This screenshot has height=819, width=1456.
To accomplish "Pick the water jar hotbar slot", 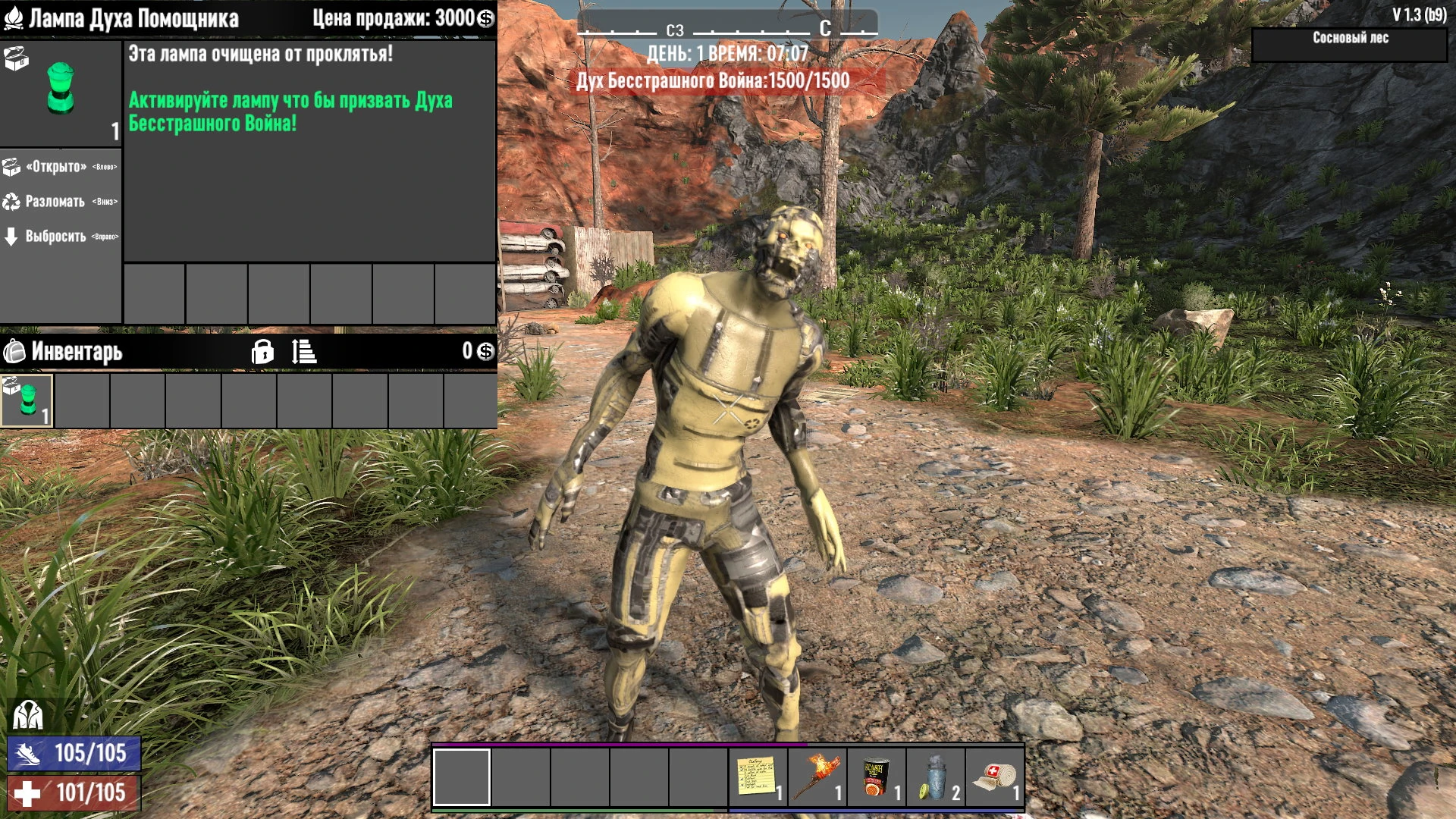I will [x=935, y=777].
